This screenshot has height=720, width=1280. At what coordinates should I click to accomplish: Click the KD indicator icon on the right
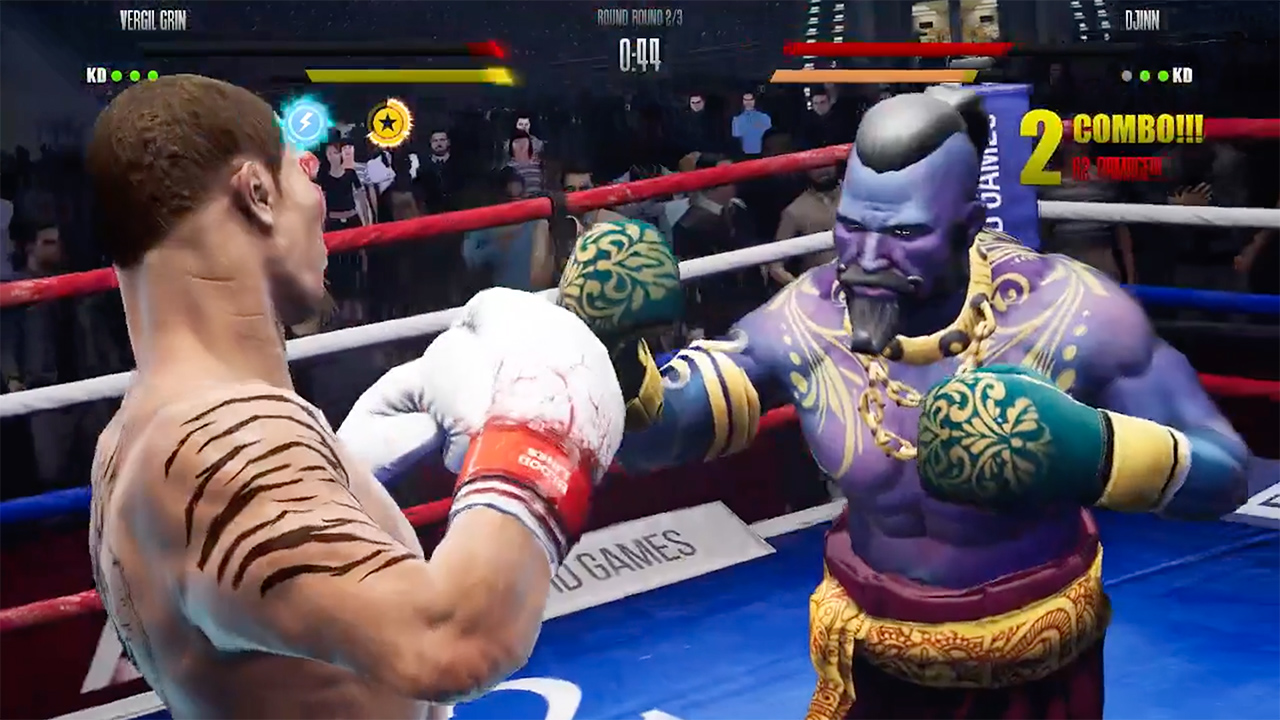coord(1183,74)
